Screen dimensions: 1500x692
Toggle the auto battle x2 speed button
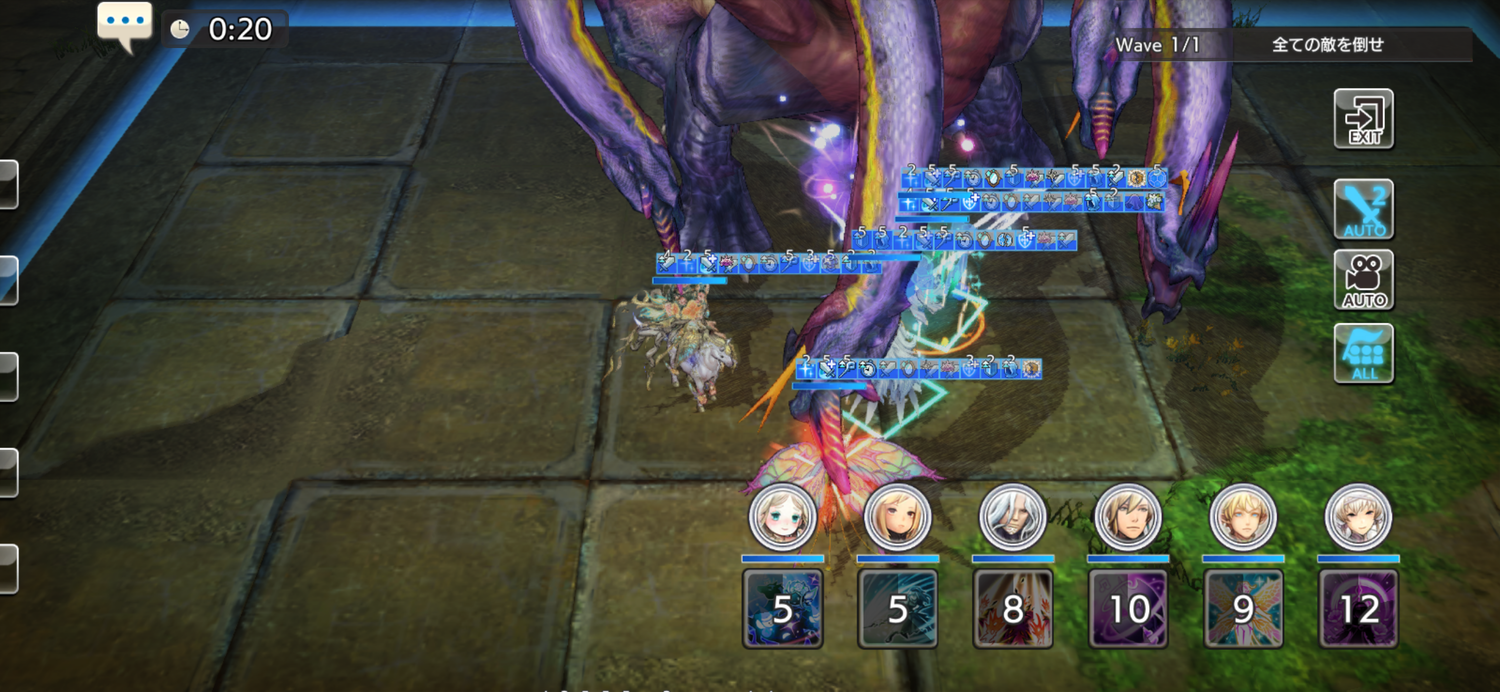coord(1364,209)
